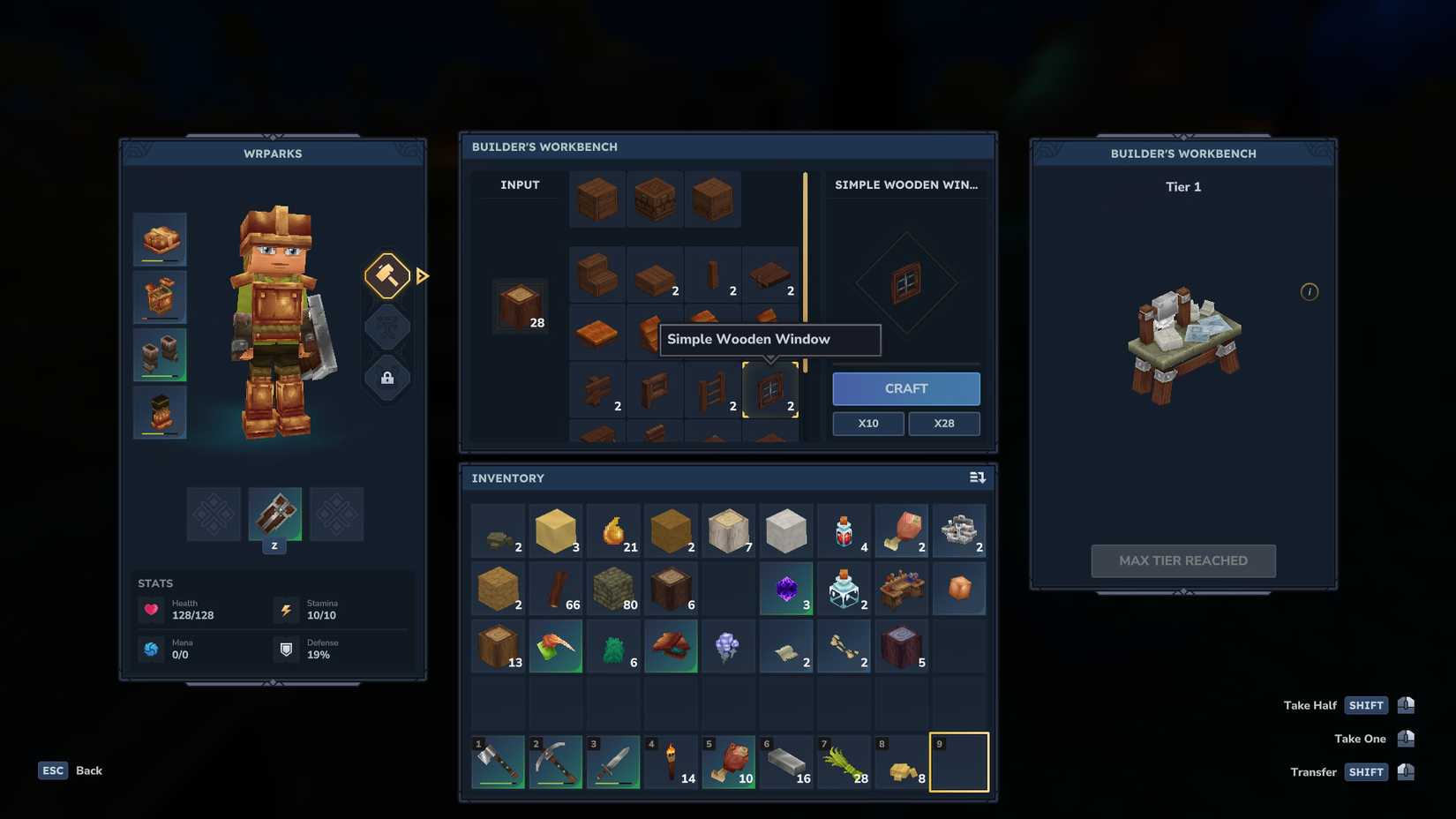
Task: Select the wooden ladder recipe
Action: click(713, 388)
